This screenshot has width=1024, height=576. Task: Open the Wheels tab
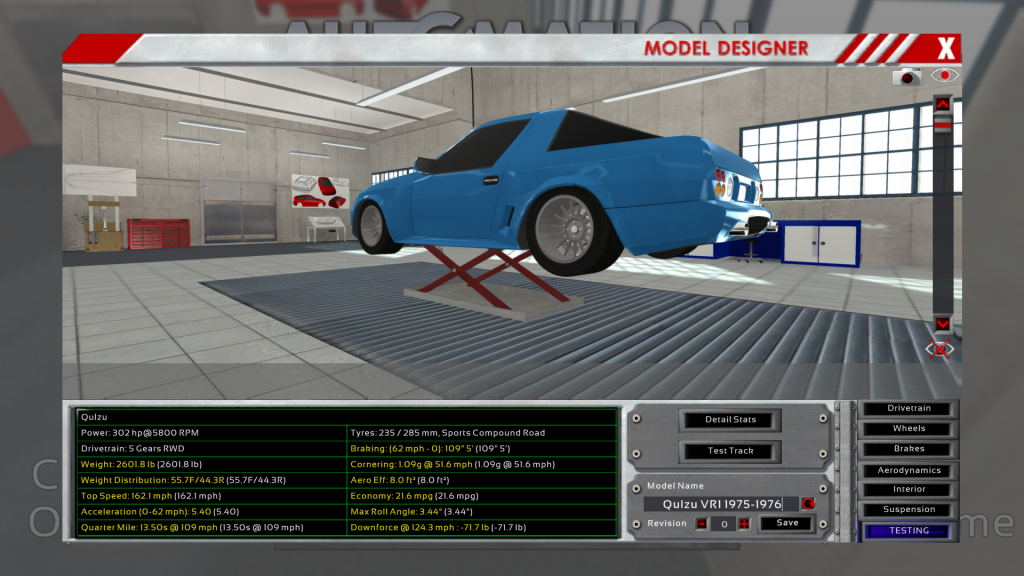click(x=908, y=429)
